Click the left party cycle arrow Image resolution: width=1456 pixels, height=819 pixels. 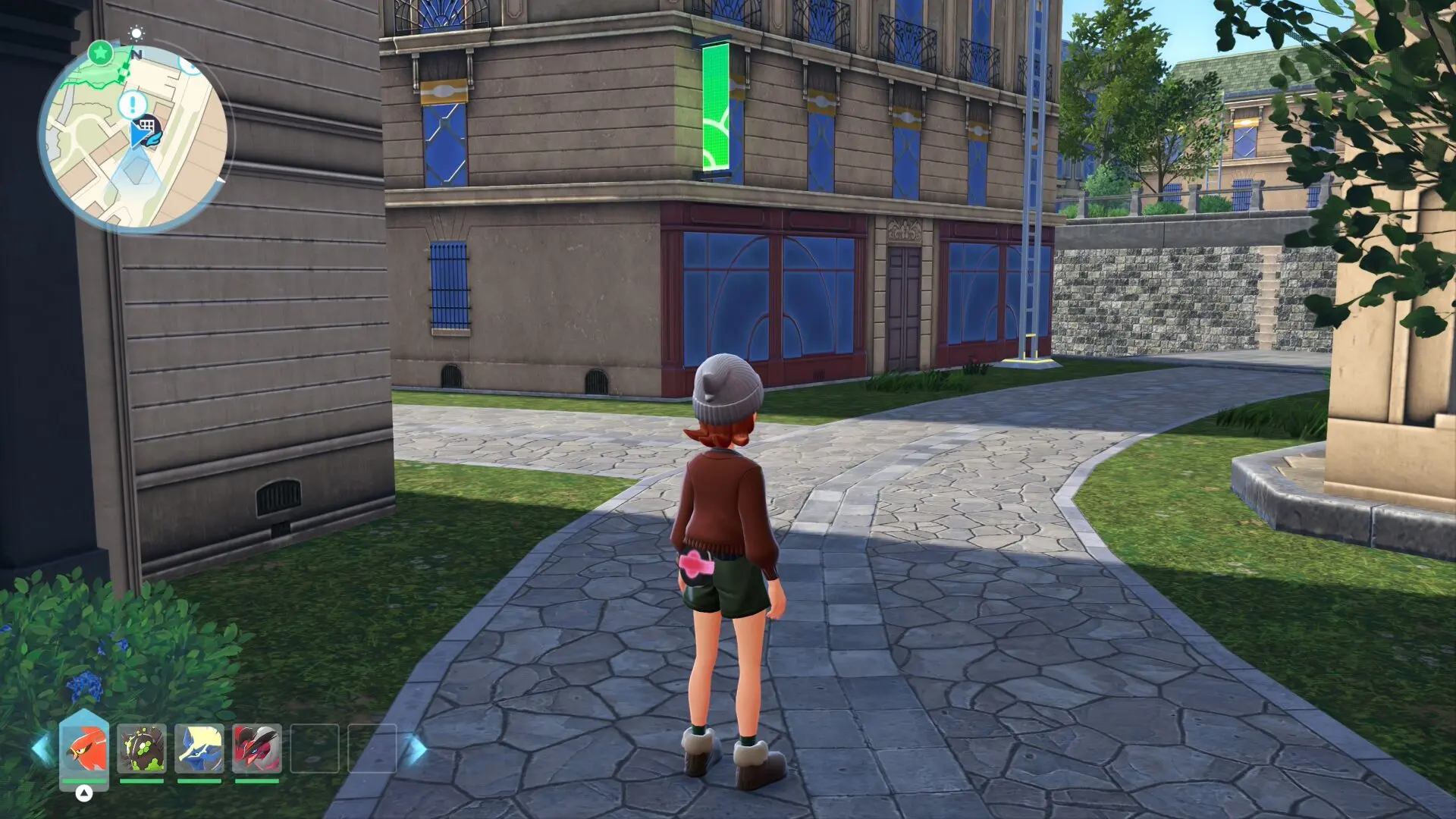tap(42, 749)
